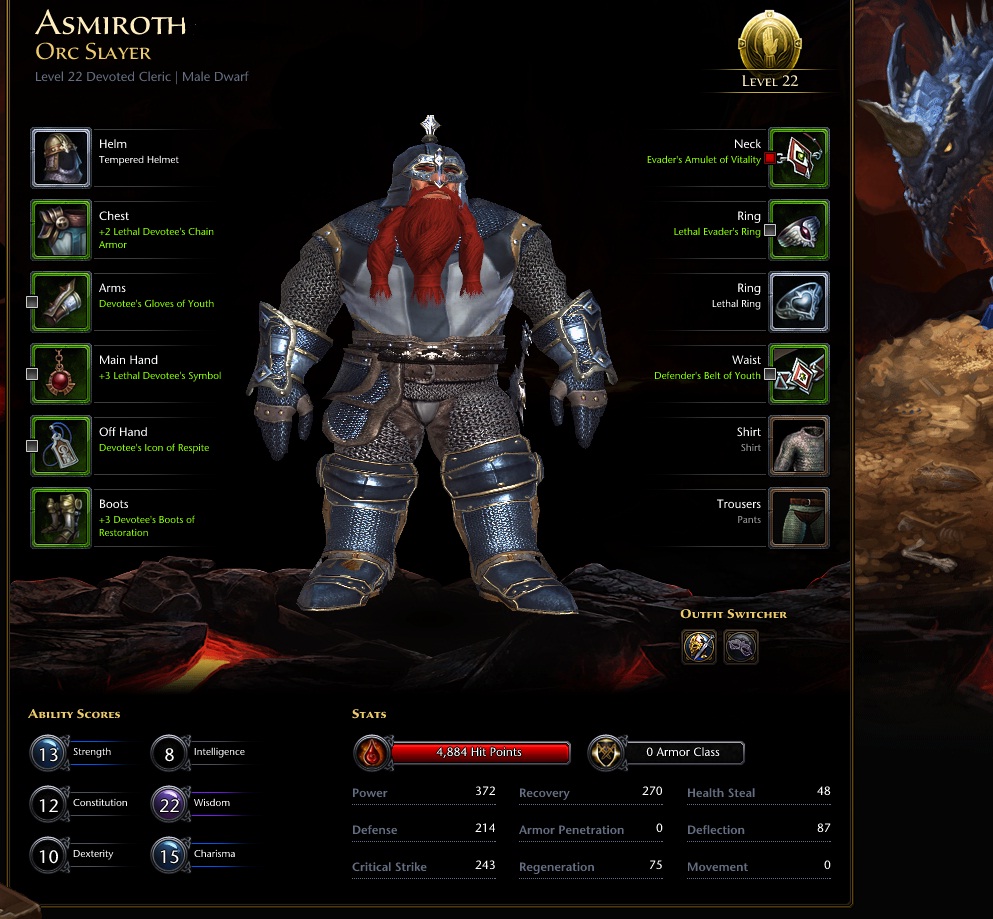Select the Defender's Belt of Youth waist slot
Viewport: 993px width, 919px height.
(798, 374)
